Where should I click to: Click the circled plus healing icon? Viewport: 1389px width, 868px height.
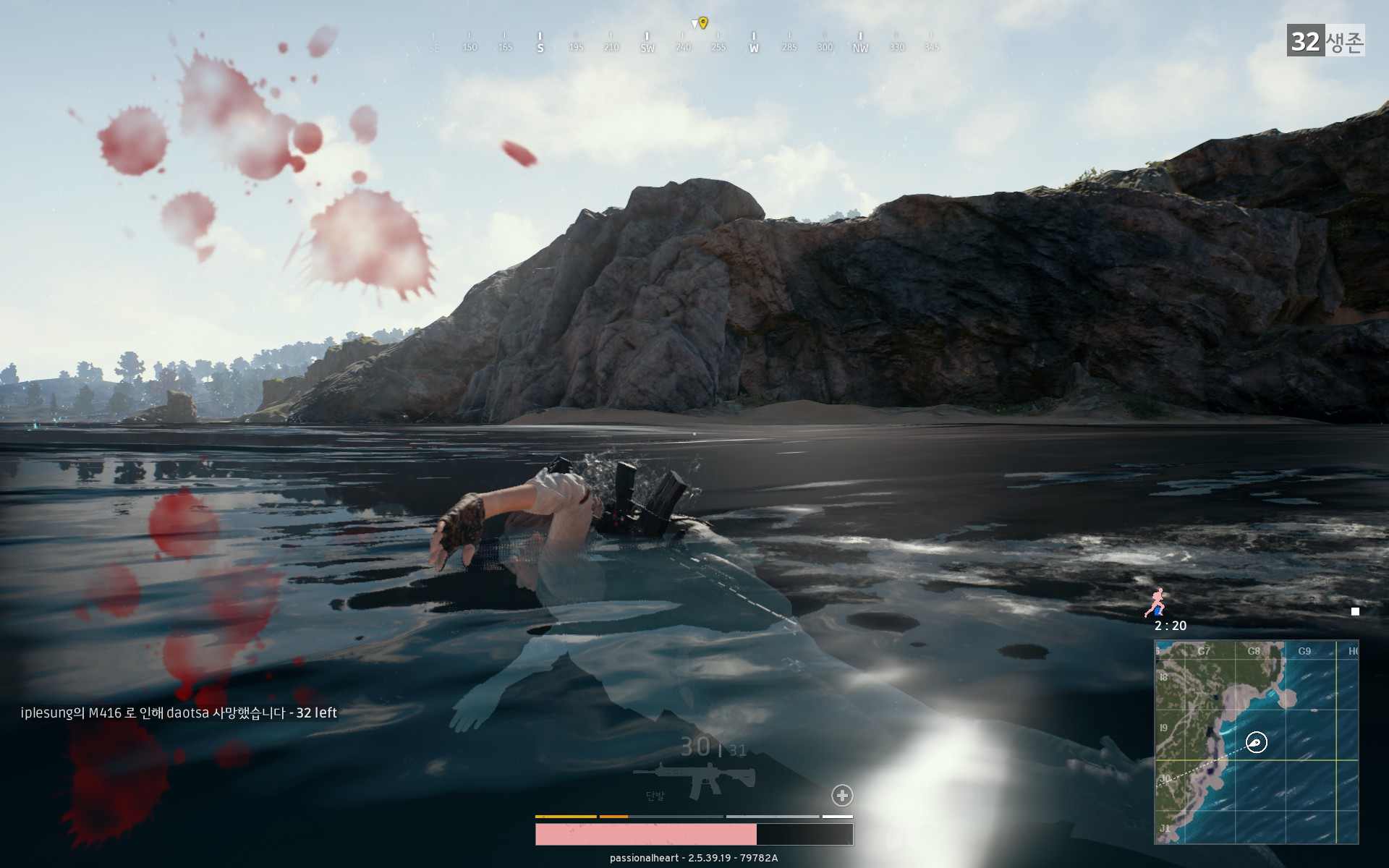click(x=842, y=796)
